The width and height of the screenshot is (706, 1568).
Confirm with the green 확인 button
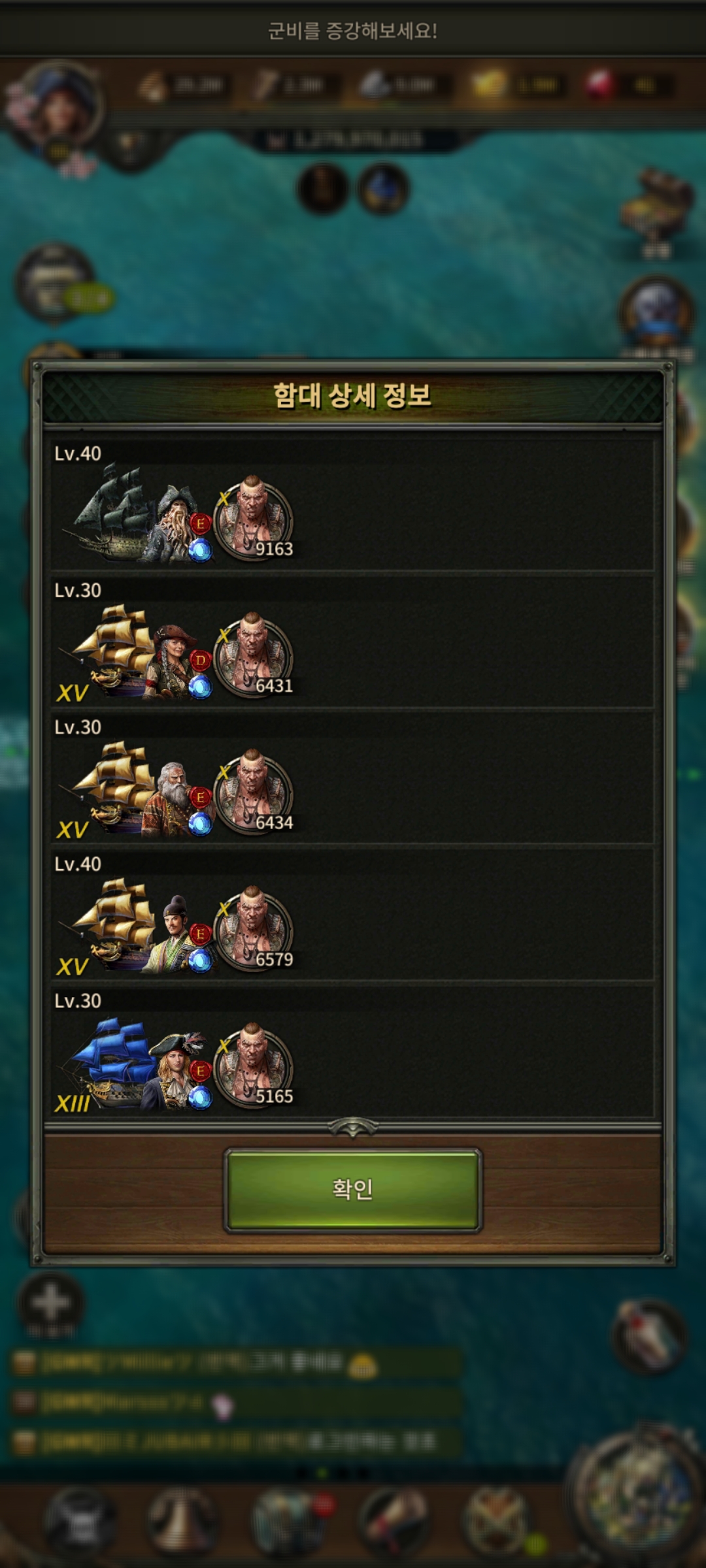coord(352,1190)
